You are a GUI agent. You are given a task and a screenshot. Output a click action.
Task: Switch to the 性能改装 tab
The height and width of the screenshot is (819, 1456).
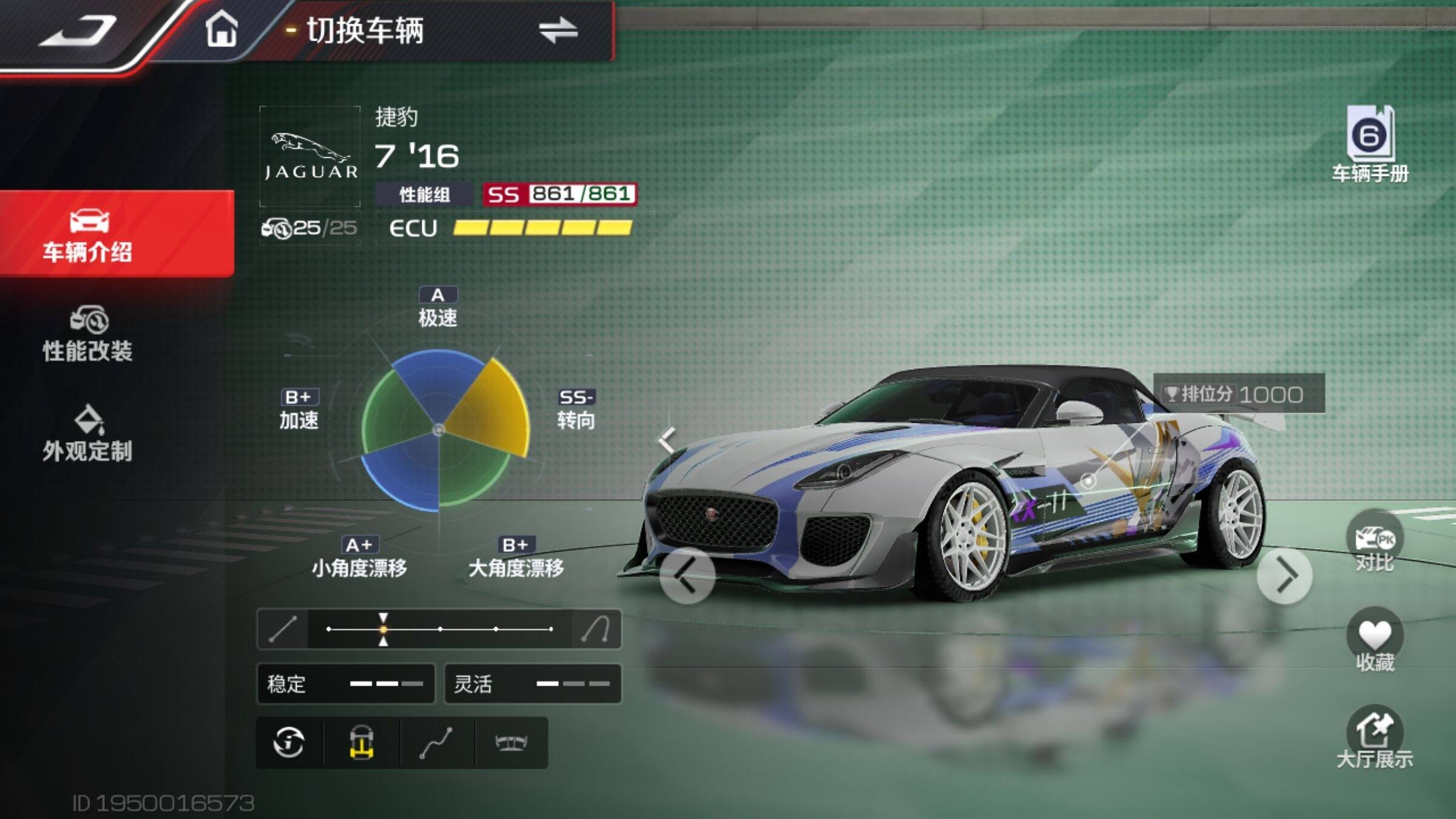coord(88,334)
